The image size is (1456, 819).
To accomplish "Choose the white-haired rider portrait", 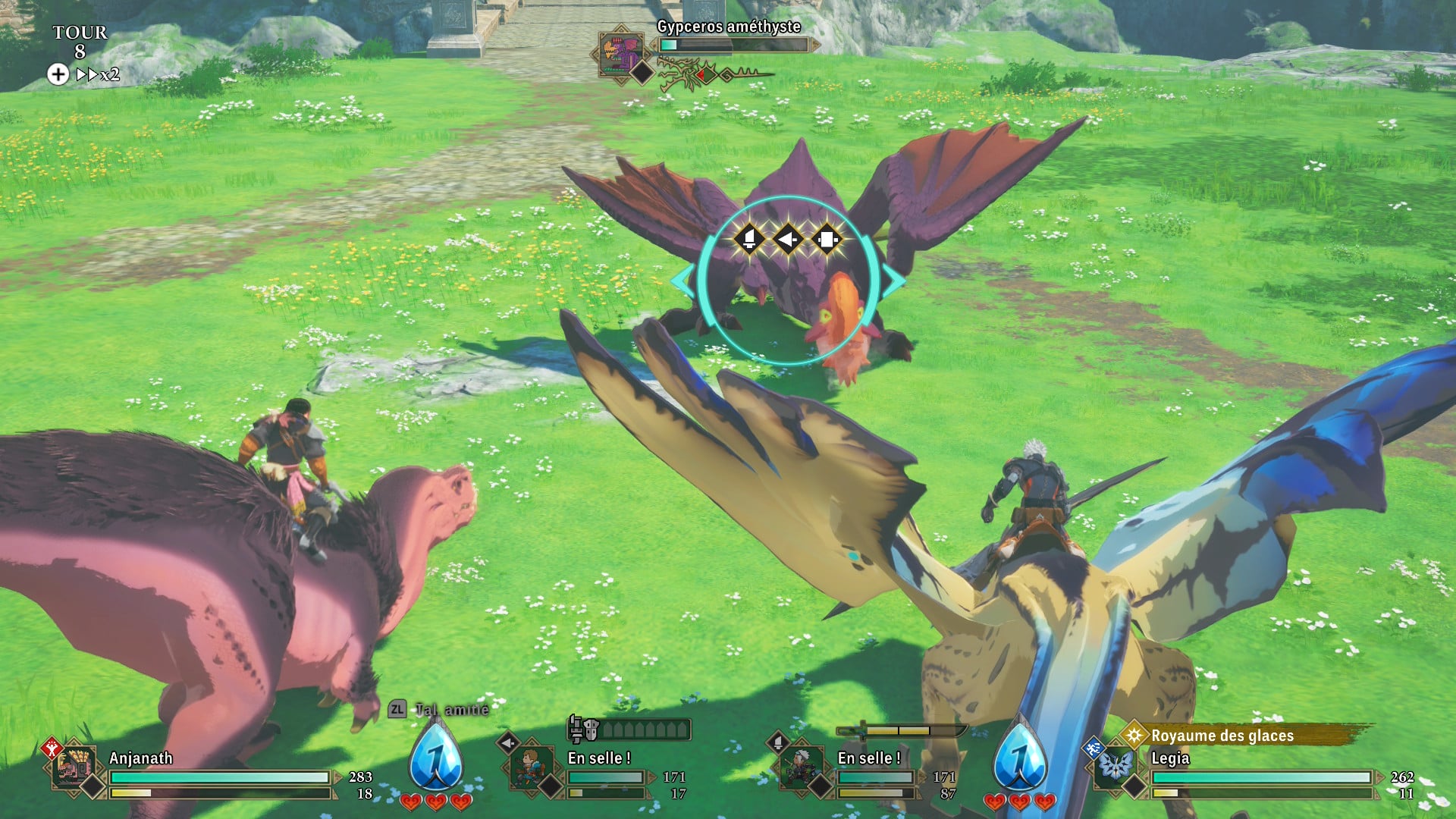I will point(800,767).
